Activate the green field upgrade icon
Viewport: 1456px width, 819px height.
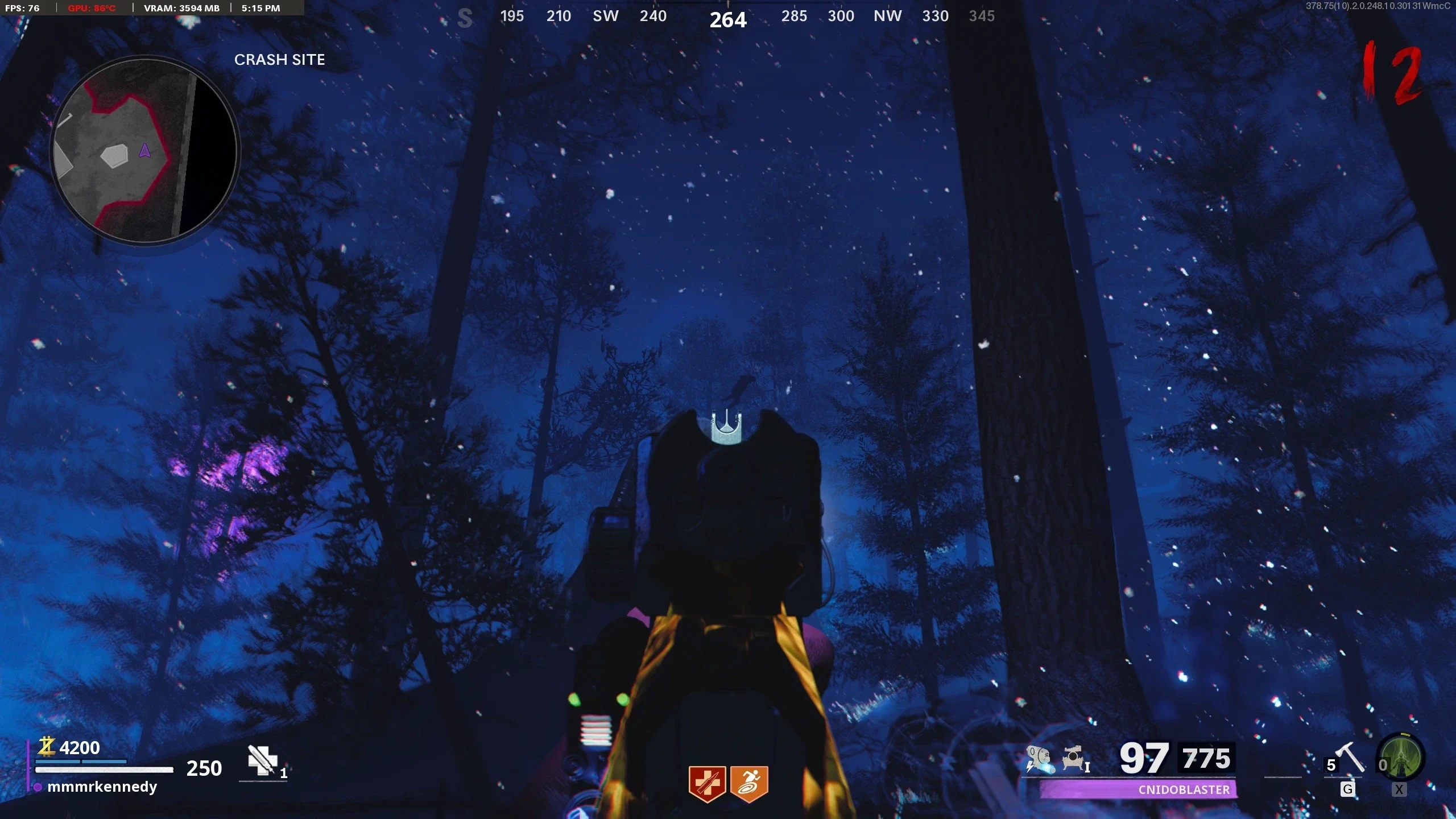pyautogui.click(x=1401, y=758)
